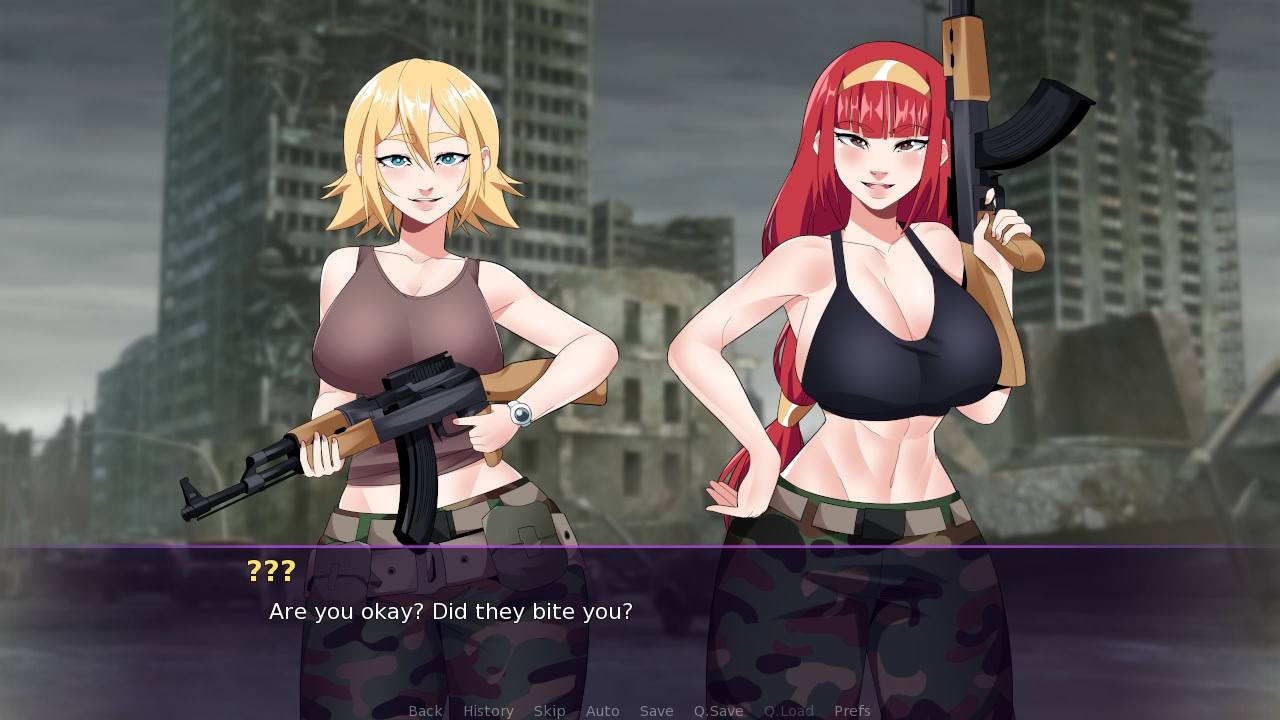
Task: Enable Skip mode
Action: [x=549, y=710]
